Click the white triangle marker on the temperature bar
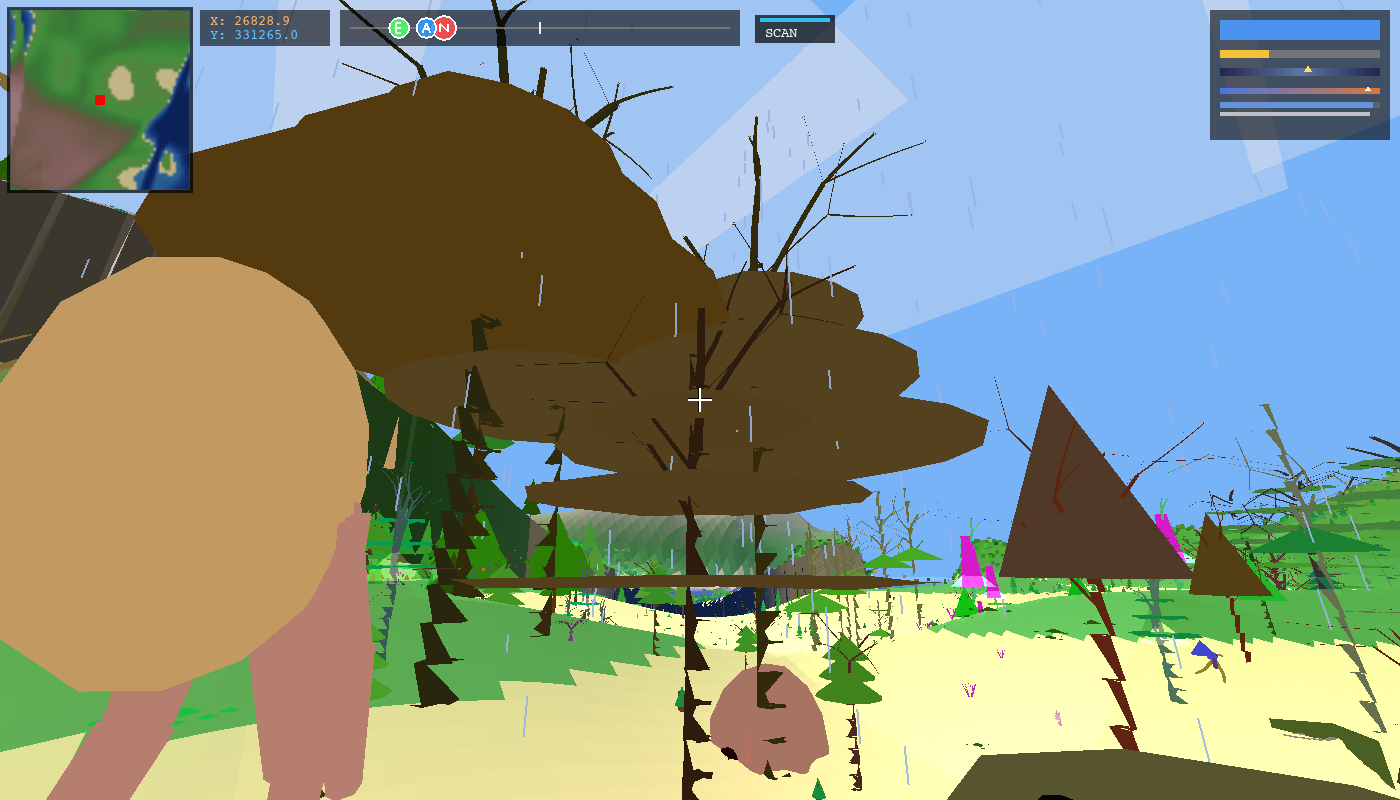This screenshot has height=800, width=1400. 1368,89
